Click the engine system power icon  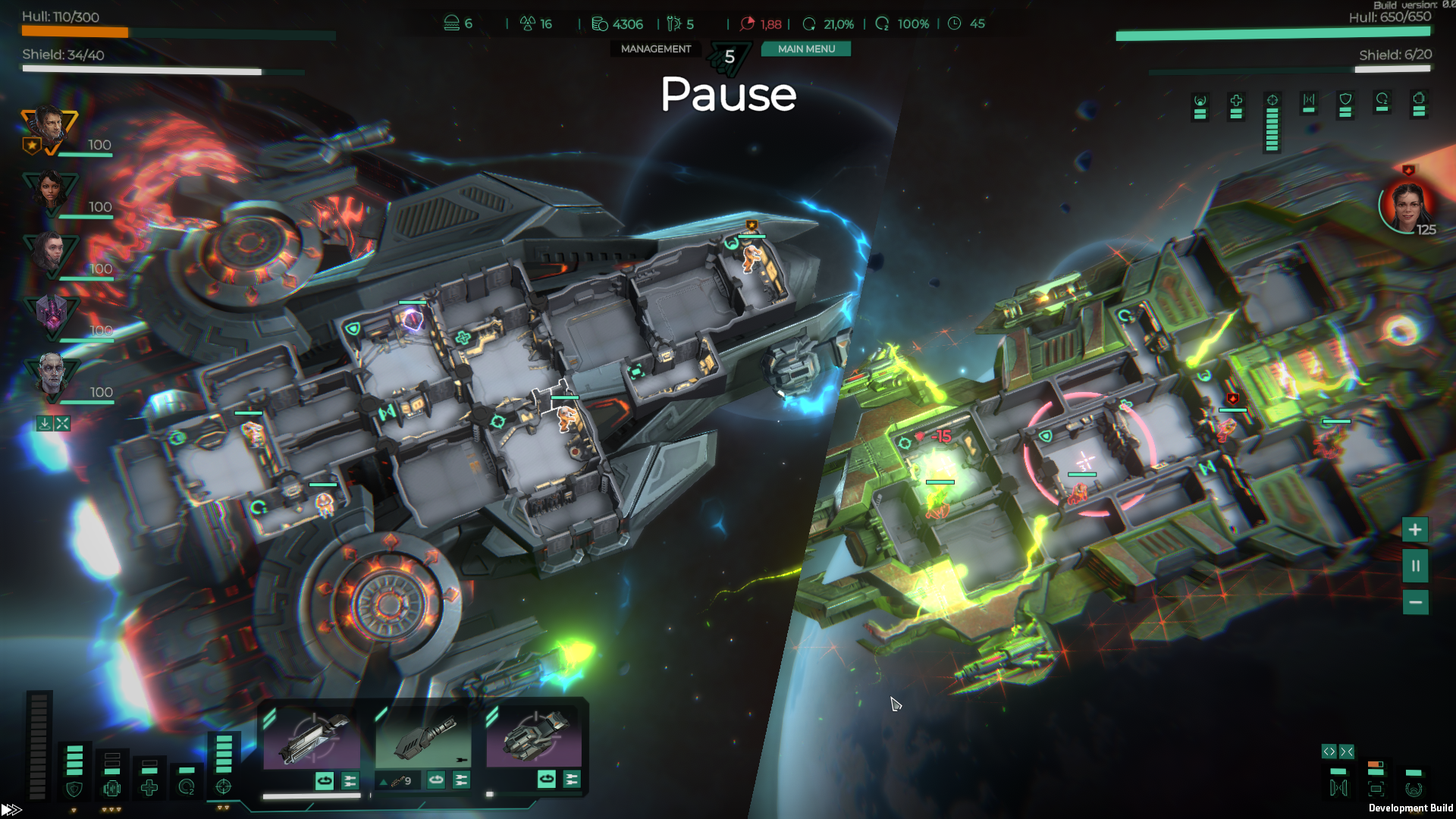point(111,789)
